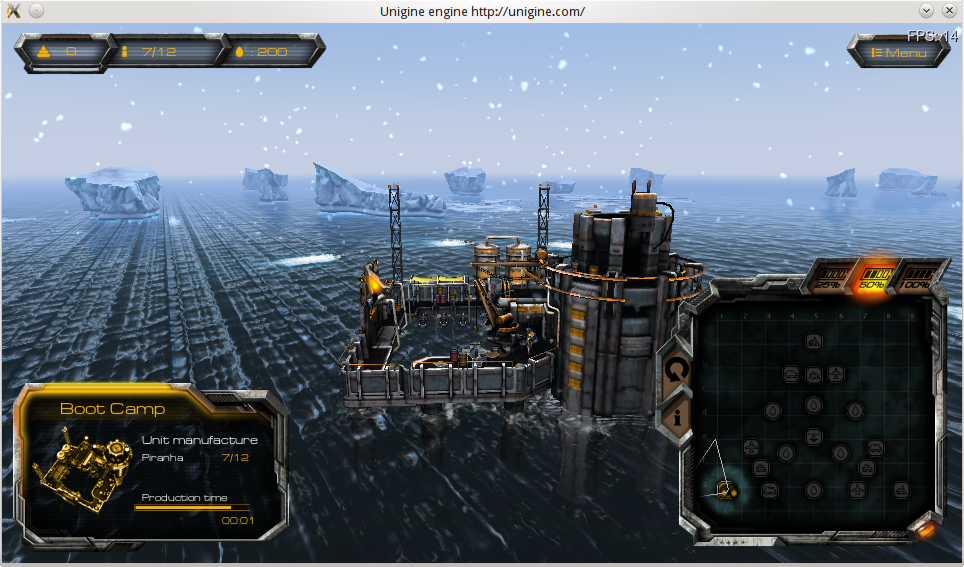Select the highlighted Boot Camp marker on minimap
The height and width of the screenshot is (567, 964).
tap(726, 490)
